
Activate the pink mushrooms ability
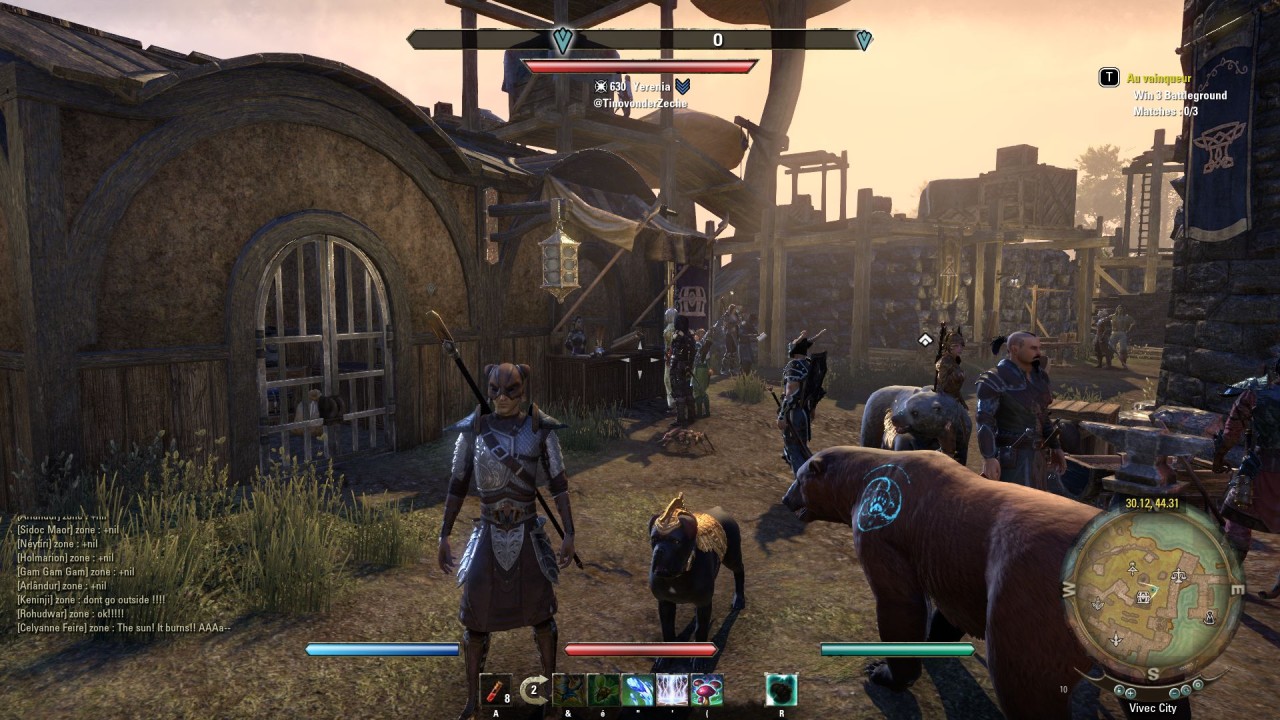point(707,690)
